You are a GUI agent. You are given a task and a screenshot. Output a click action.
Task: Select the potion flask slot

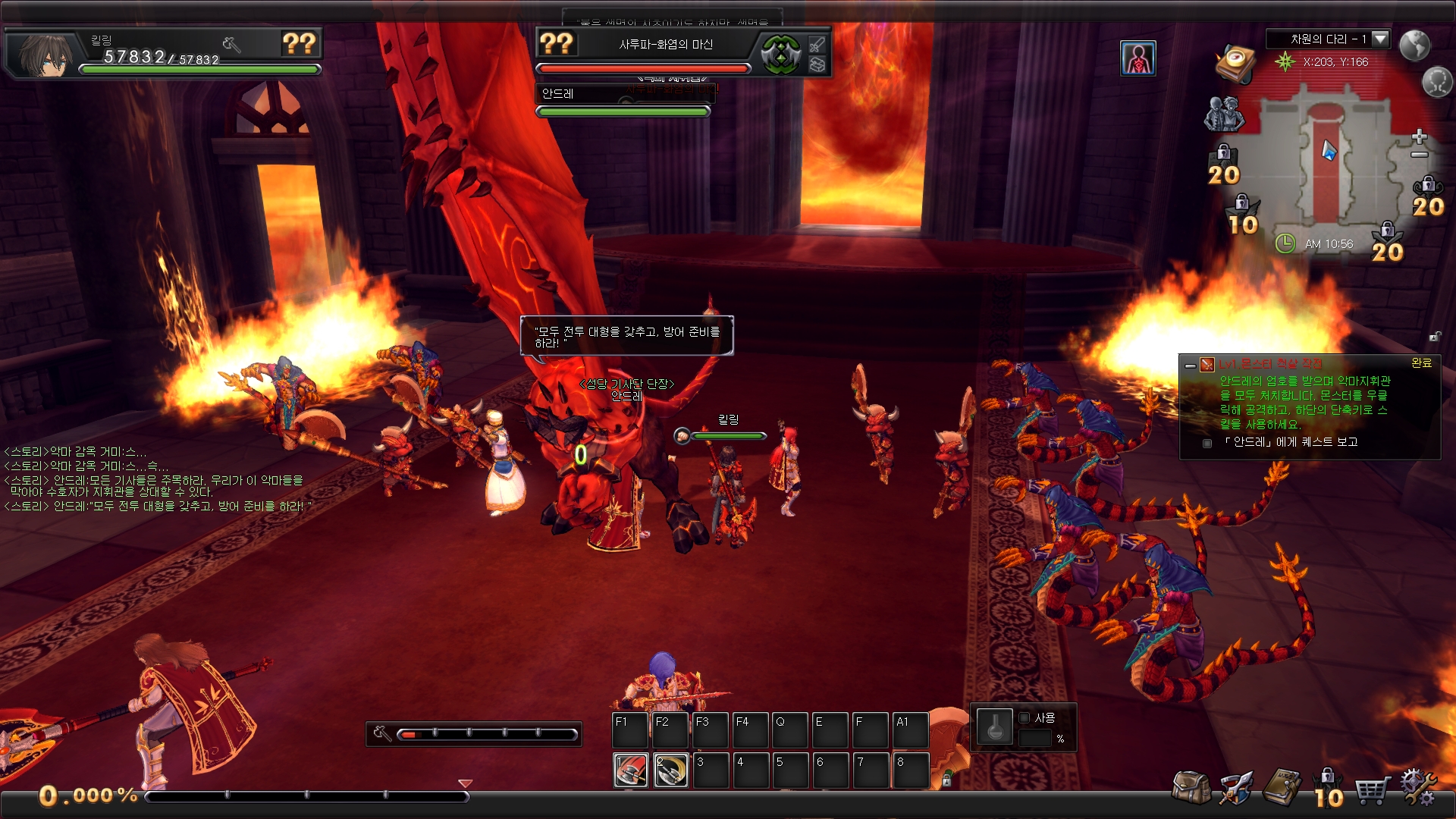[x=994, y=728]
